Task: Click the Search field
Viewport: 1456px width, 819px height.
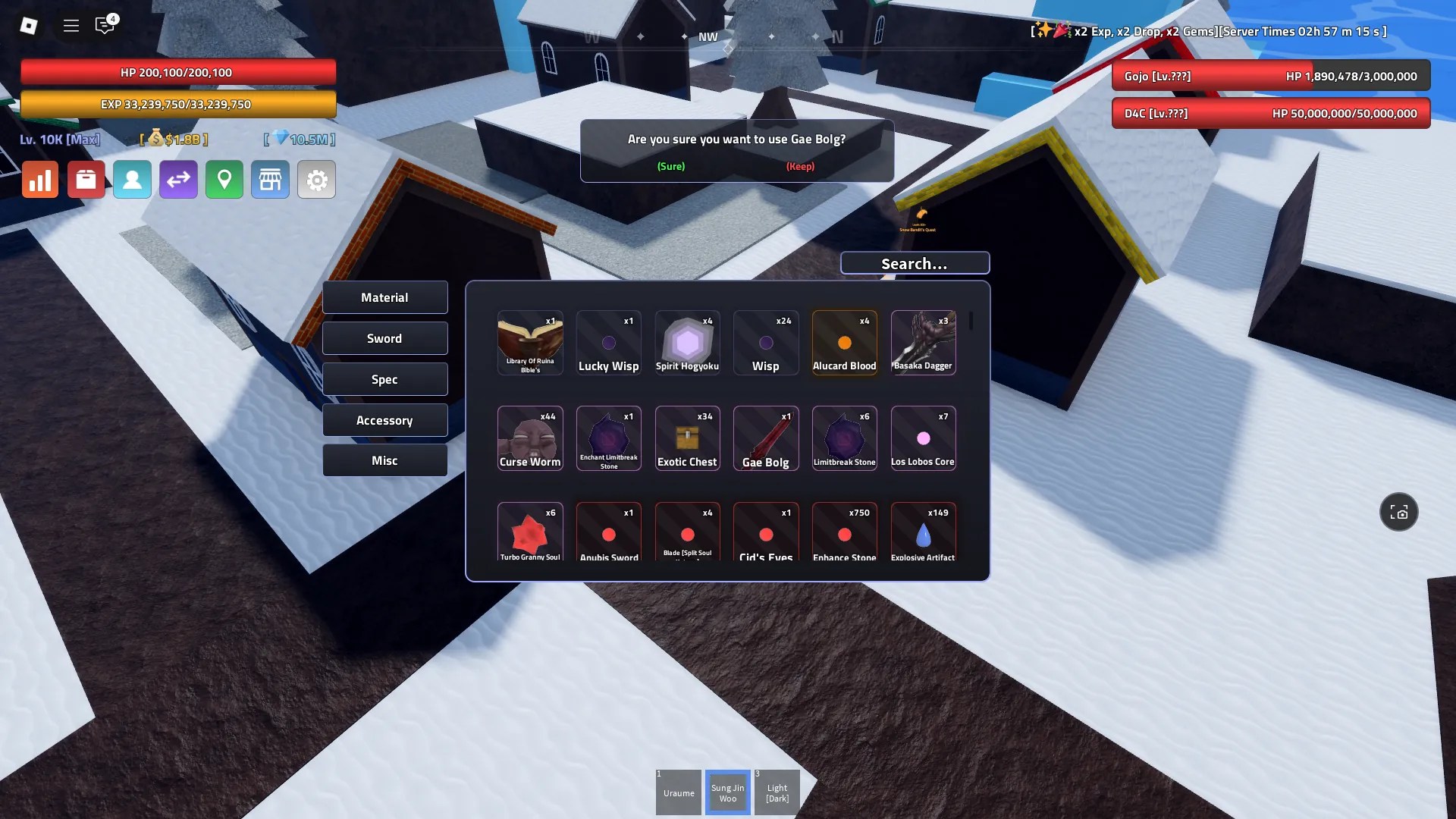Action: (915, 263)
